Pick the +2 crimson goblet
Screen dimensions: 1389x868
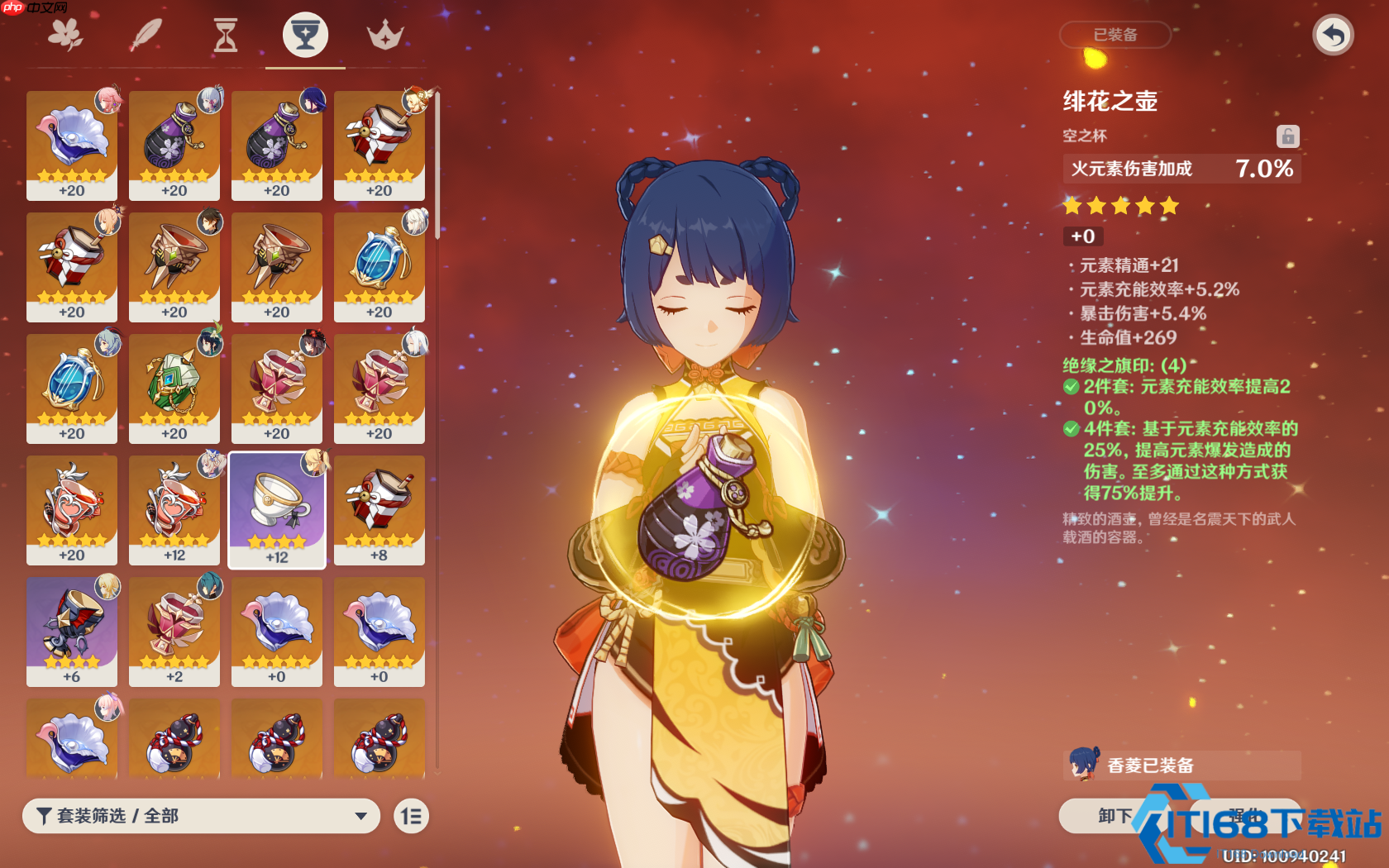[174, 631]
